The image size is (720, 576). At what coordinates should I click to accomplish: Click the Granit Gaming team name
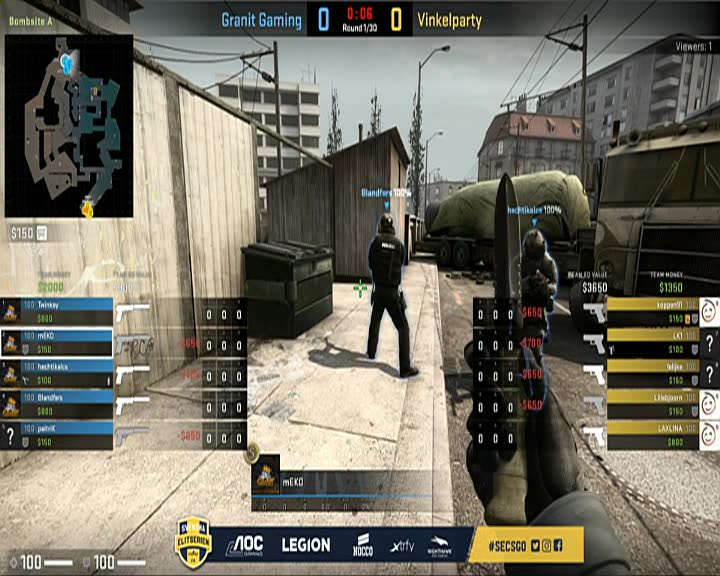tap(262, 19)
